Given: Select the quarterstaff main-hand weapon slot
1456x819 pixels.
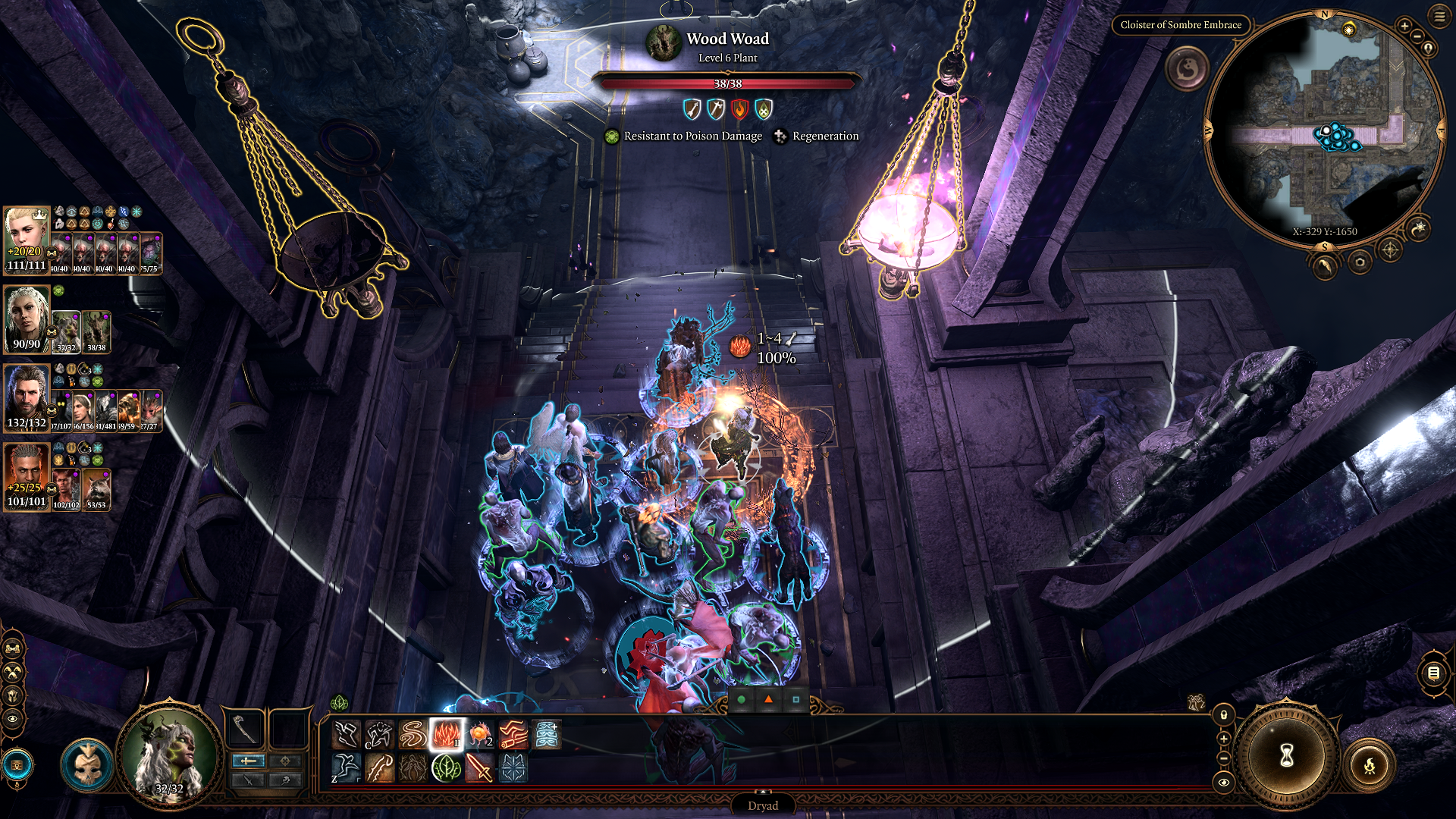Looking at the screenshot, I should click(x=244, y=729).
